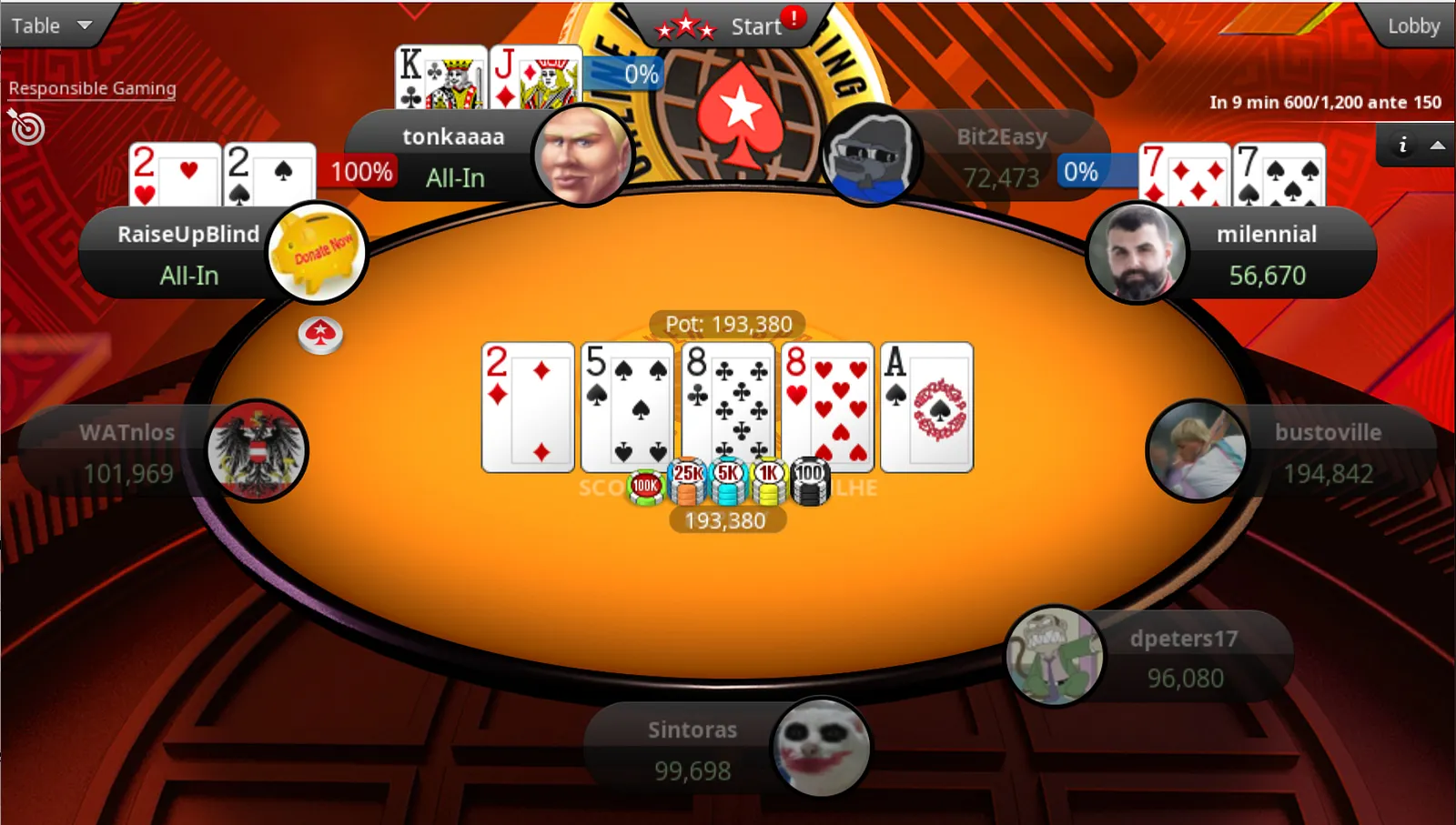Open the Responsible Gaming link

[x=92, y=88]
